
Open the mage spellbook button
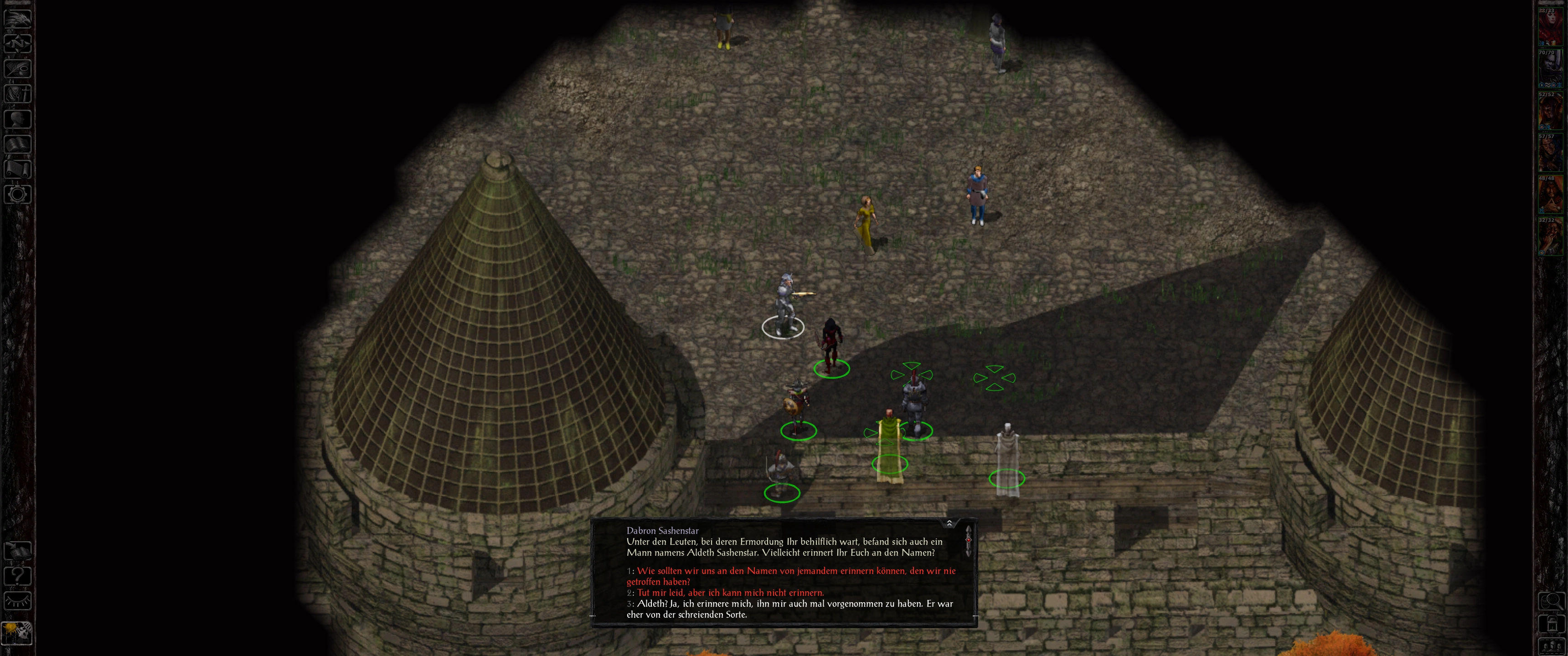point(17,143)
